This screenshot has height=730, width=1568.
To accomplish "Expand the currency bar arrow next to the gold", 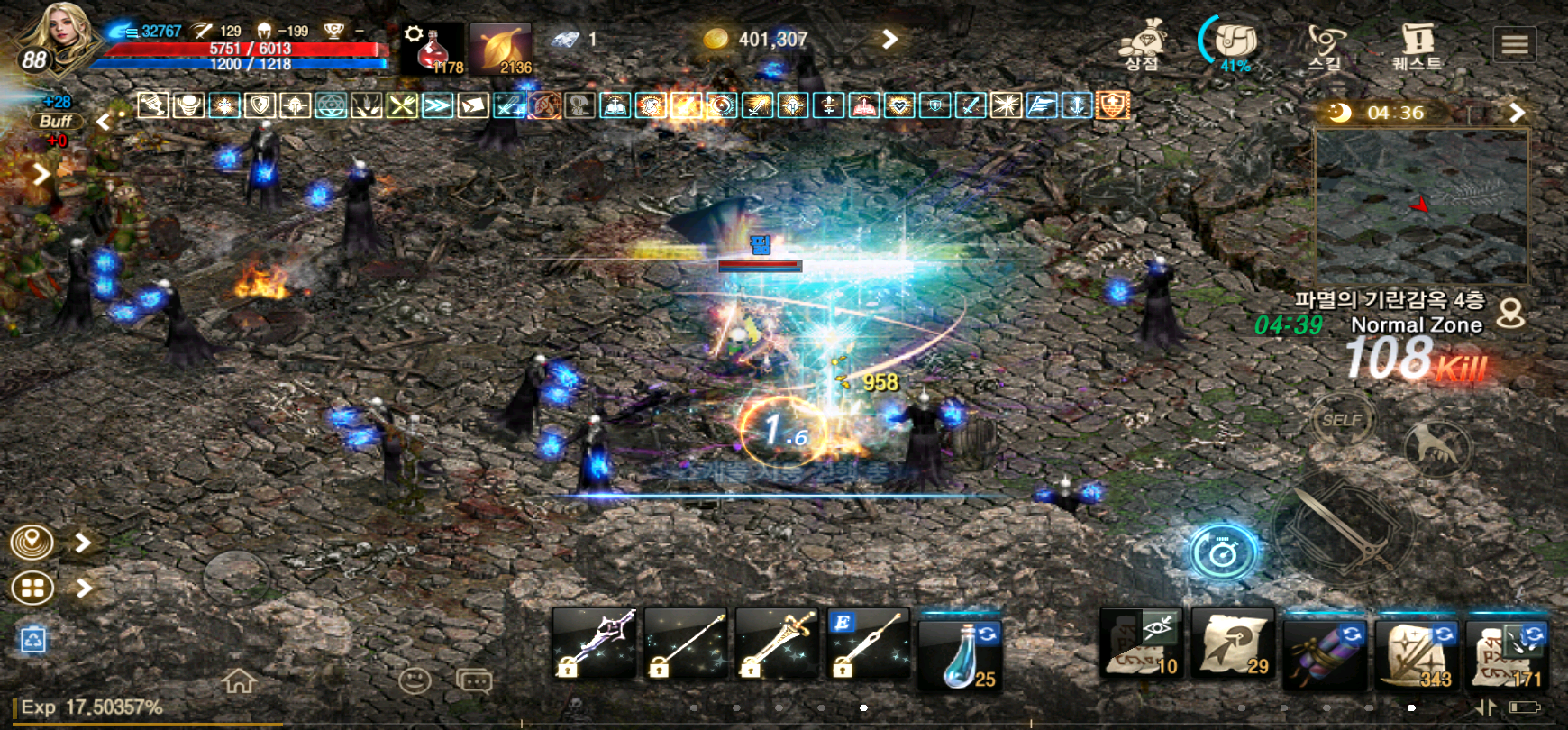I will (x=889, y=39).
